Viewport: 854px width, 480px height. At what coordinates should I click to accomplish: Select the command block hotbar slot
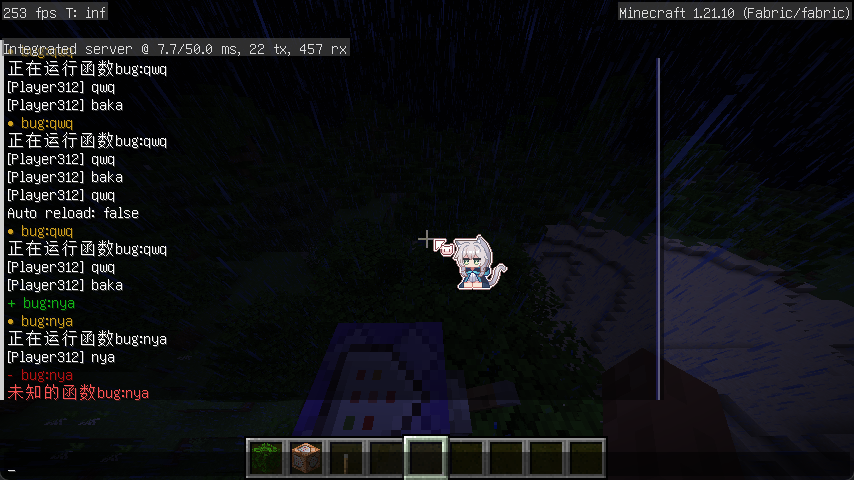point(305,458)
